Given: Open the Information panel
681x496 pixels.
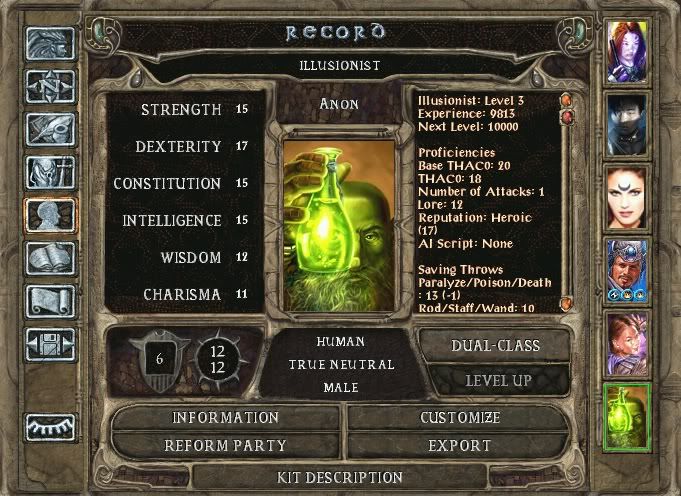Looking at the screenshot, I should pos(226,417).
